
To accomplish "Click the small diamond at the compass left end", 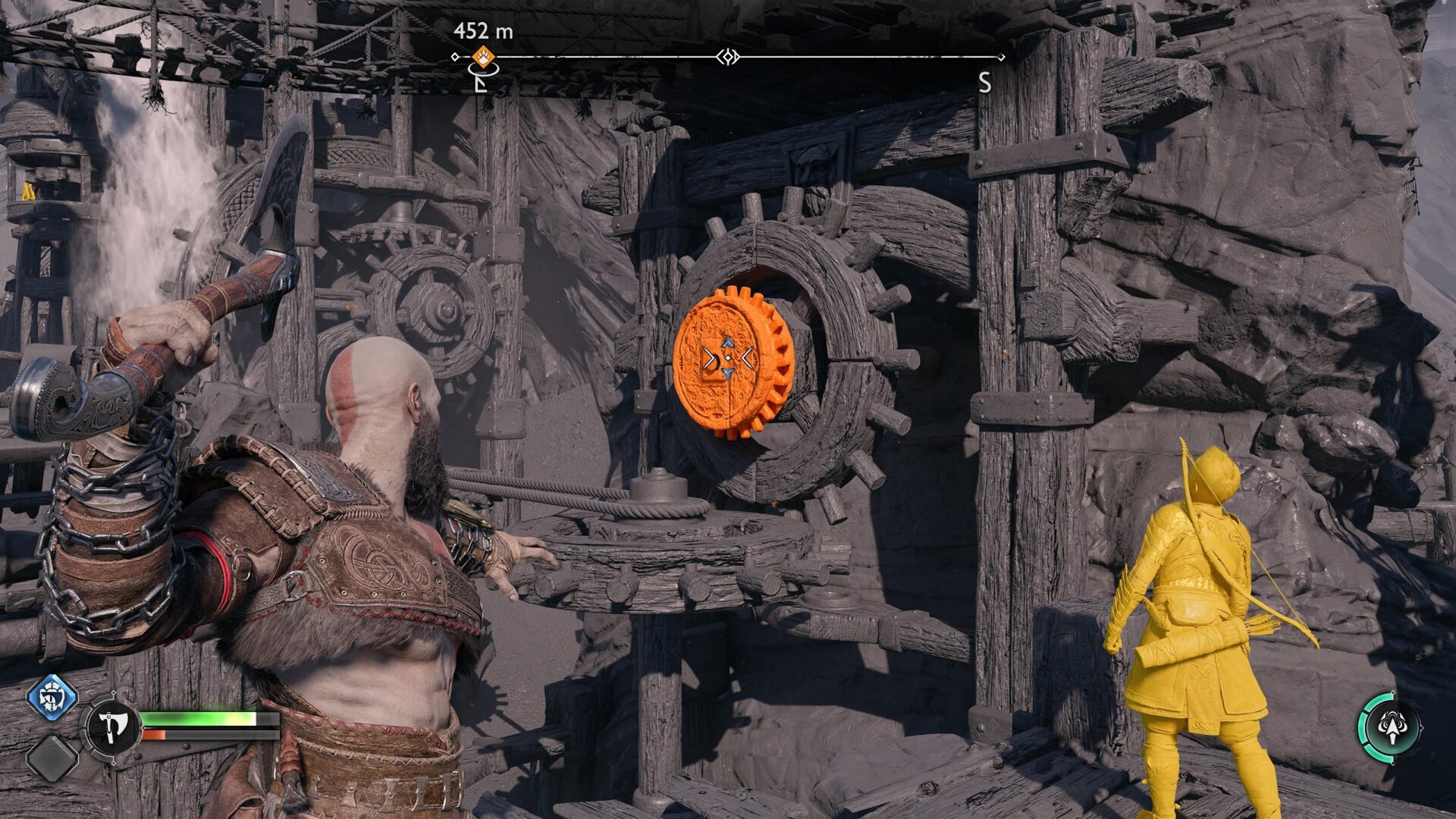I will pyautogui.click(x=454, y=56).
